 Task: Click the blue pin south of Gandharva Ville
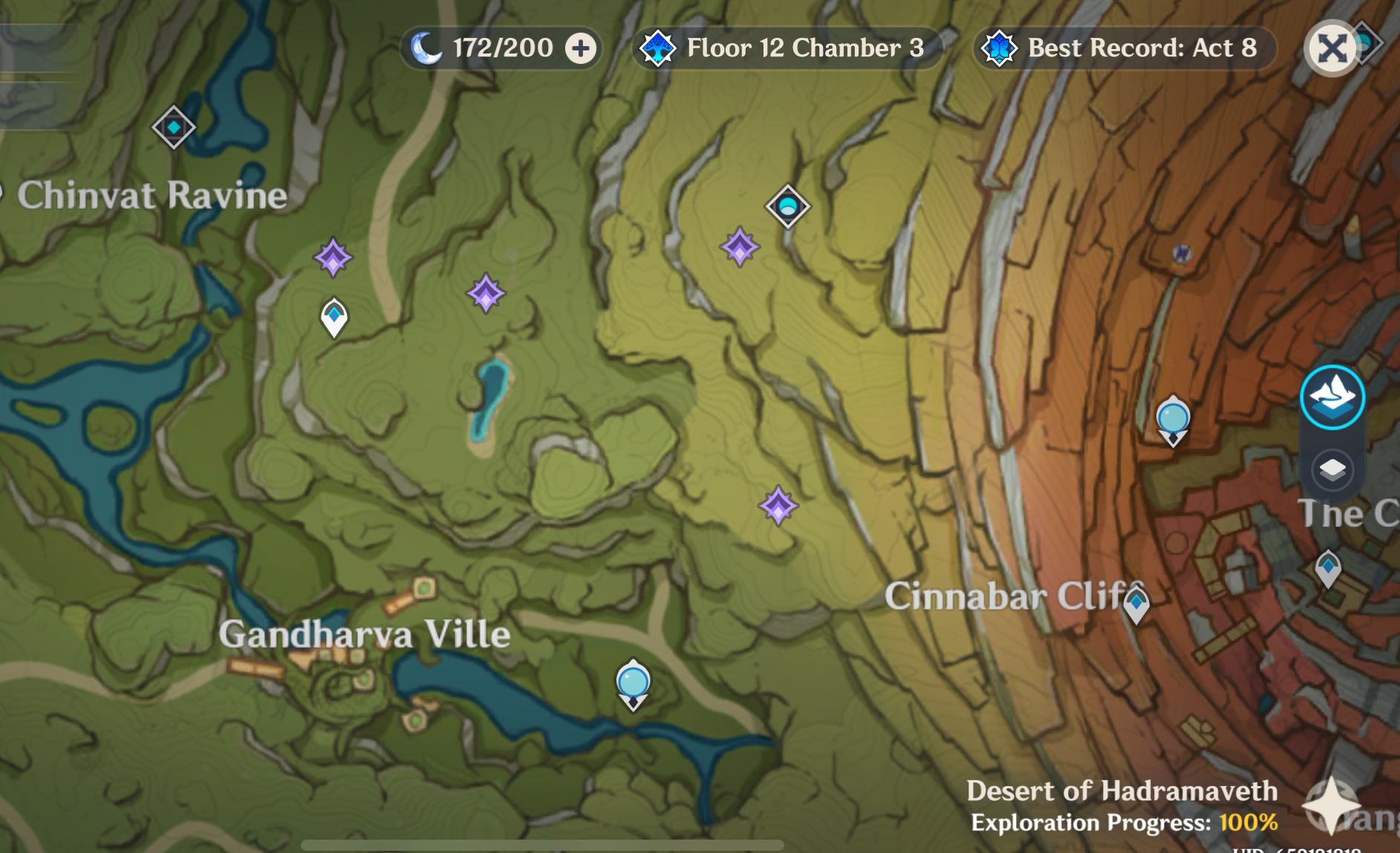coord(632,682)
